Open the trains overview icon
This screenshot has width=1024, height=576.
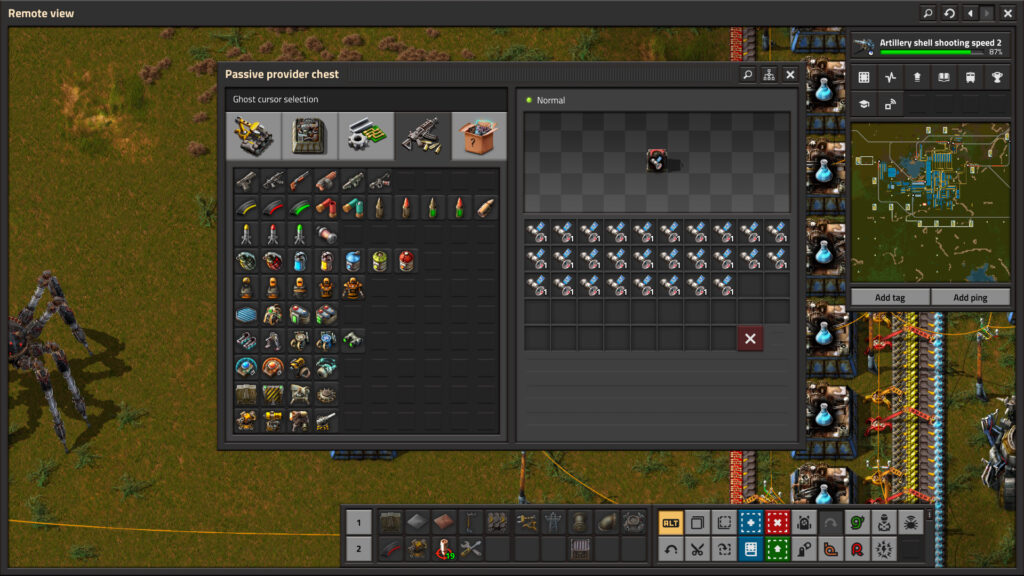[x=970, y=77]
